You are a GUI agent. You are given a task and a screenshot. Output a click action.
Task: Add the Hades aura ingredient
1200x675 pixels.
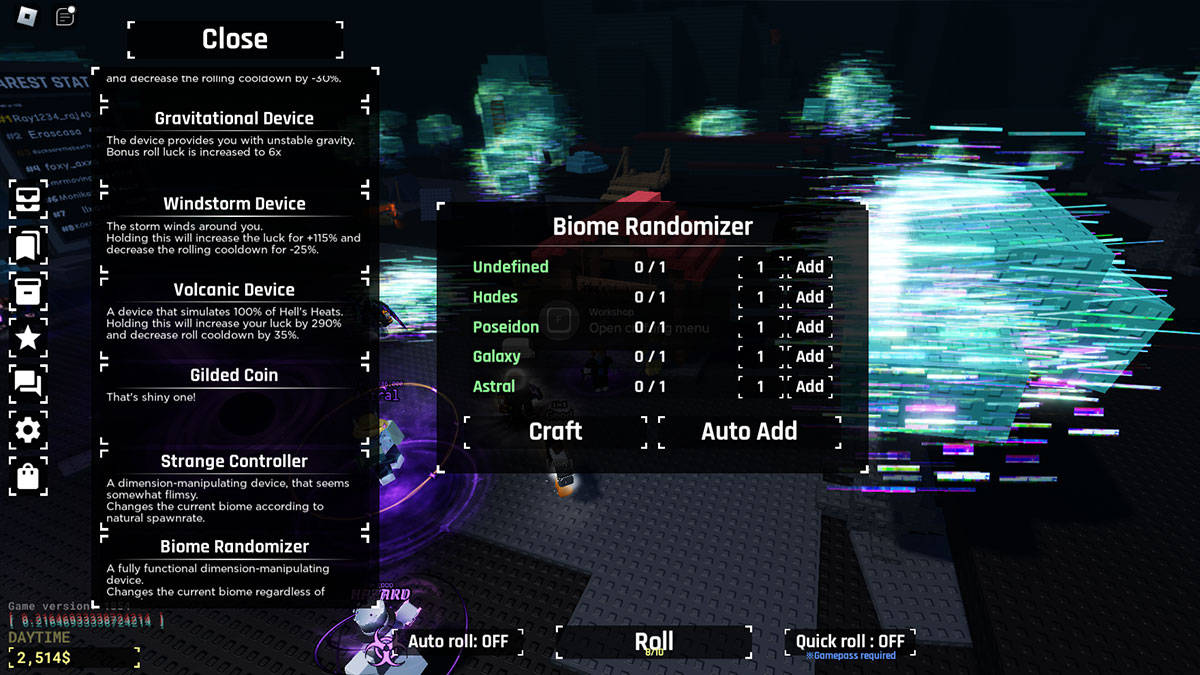(810, 297)
